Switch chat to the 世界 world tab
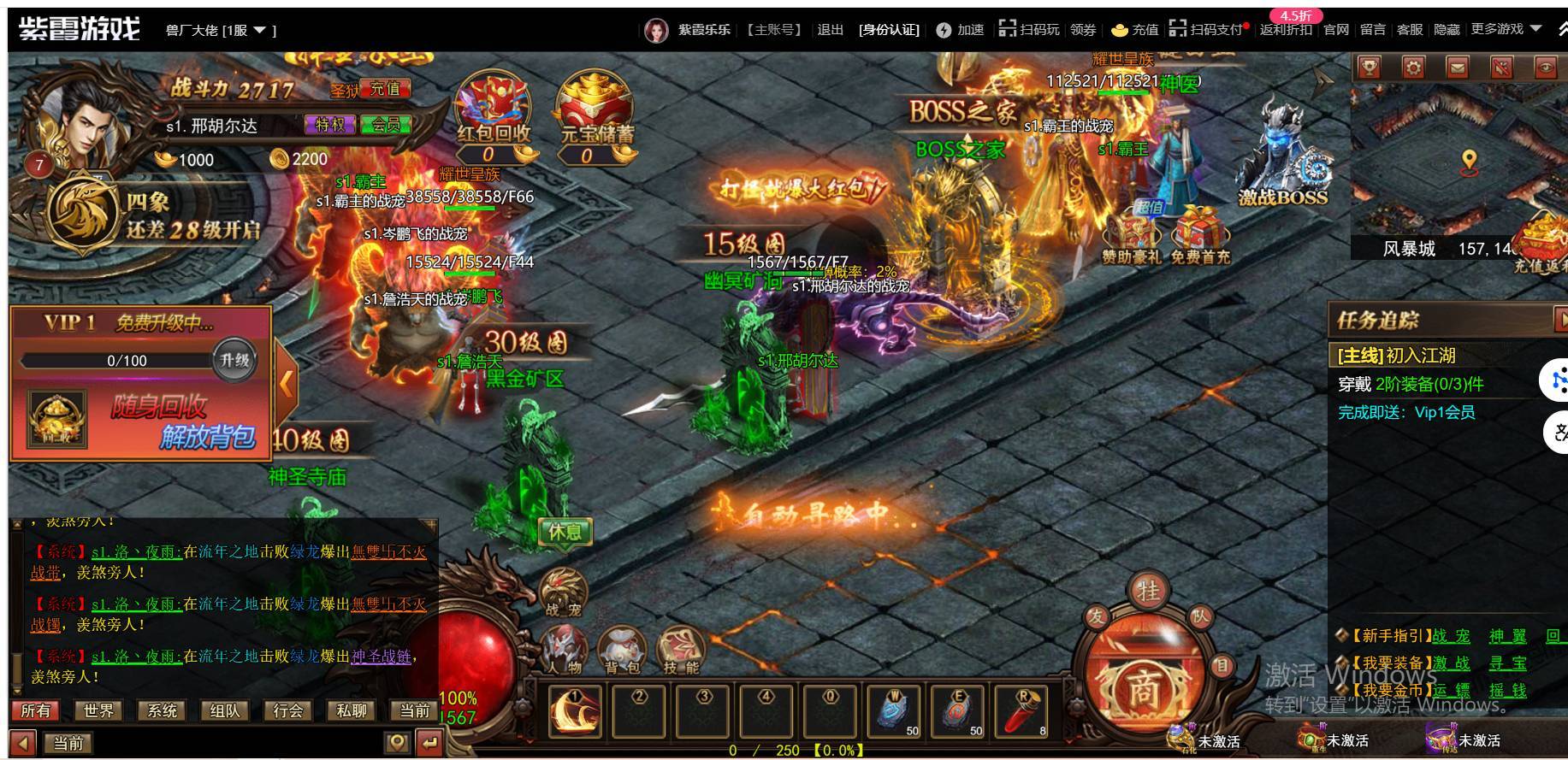The height and width of the screenshot is (760, 1568). (98, 710)
